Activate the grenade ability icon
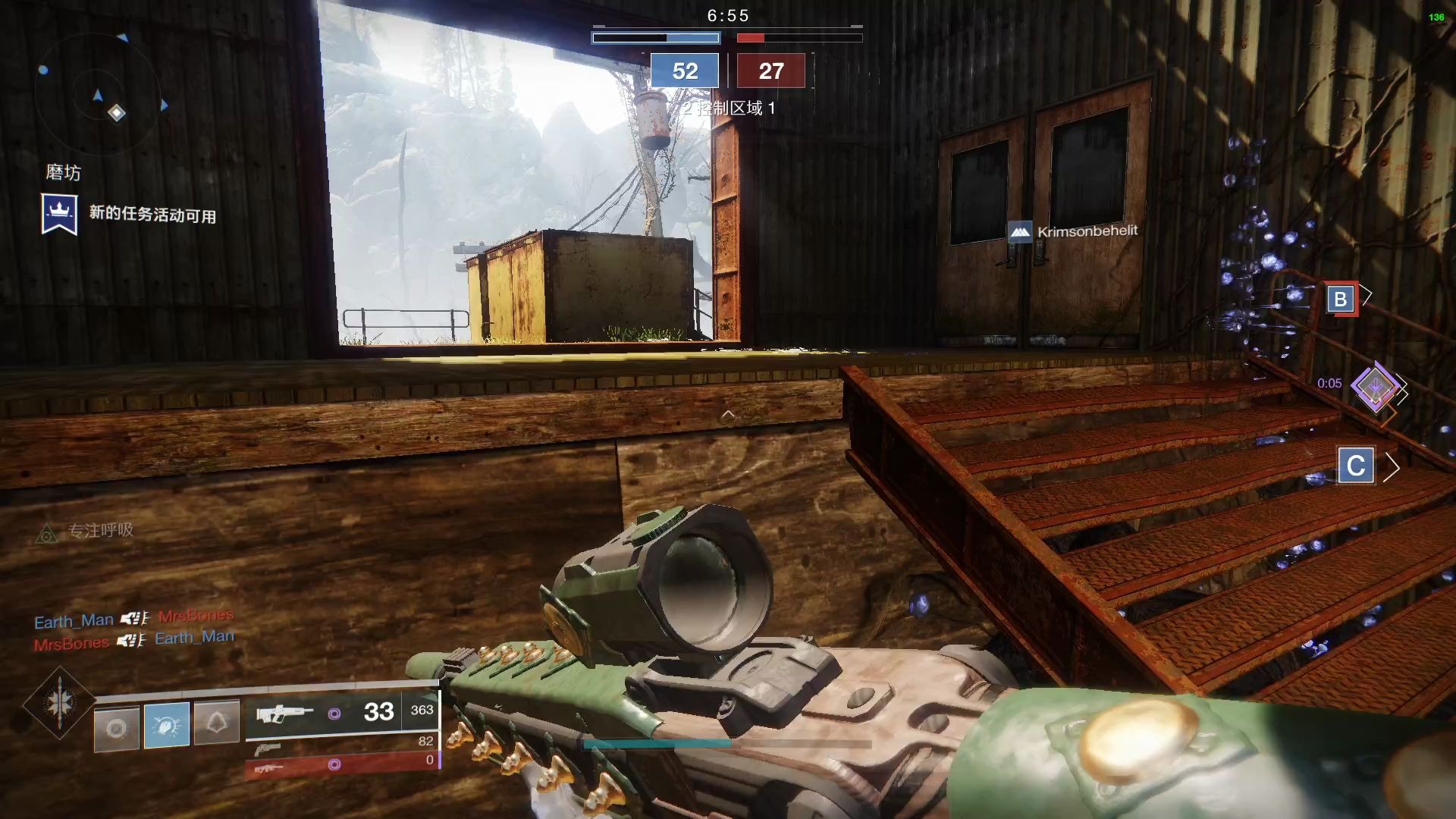1456x819 pixels. pos(116,728)
